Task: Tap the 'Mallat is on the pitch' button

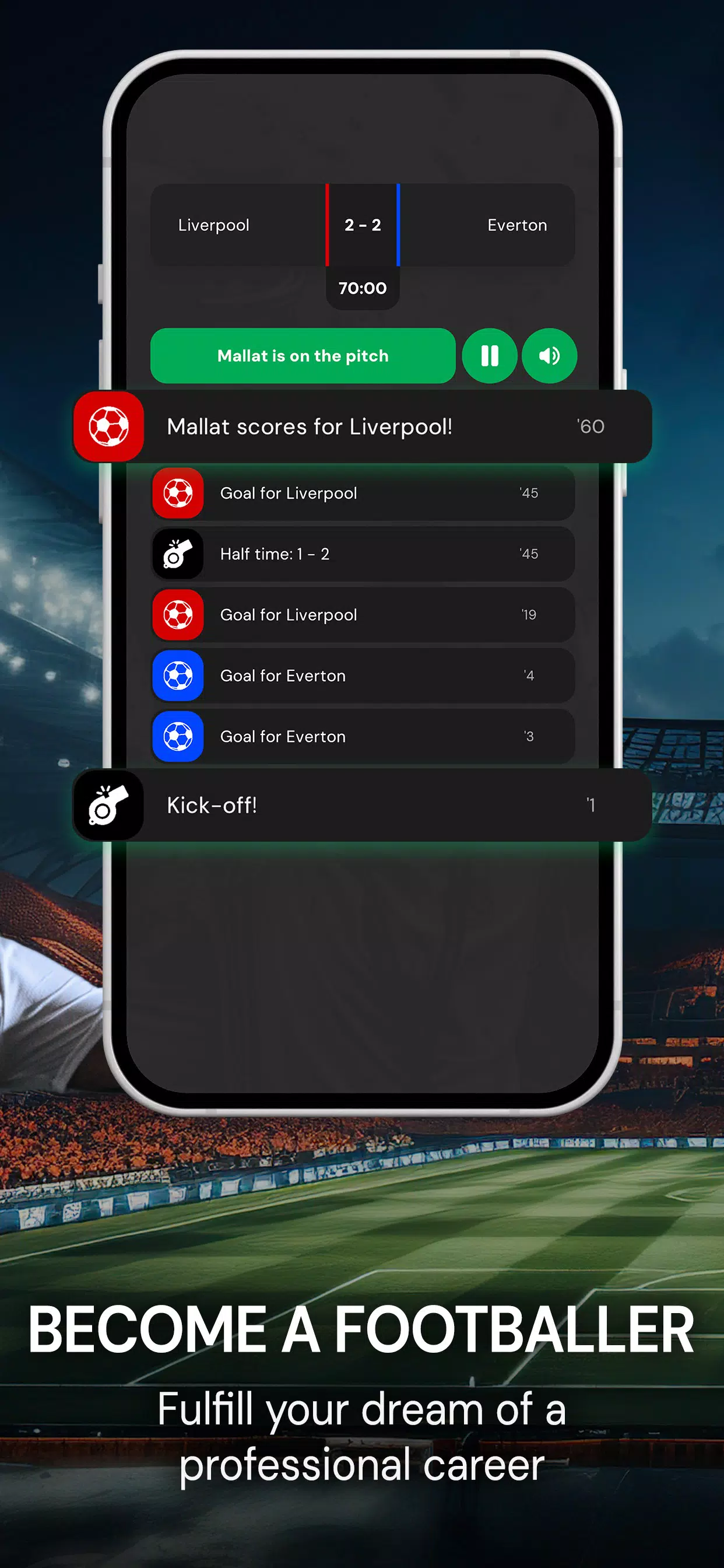Action: 303,355
